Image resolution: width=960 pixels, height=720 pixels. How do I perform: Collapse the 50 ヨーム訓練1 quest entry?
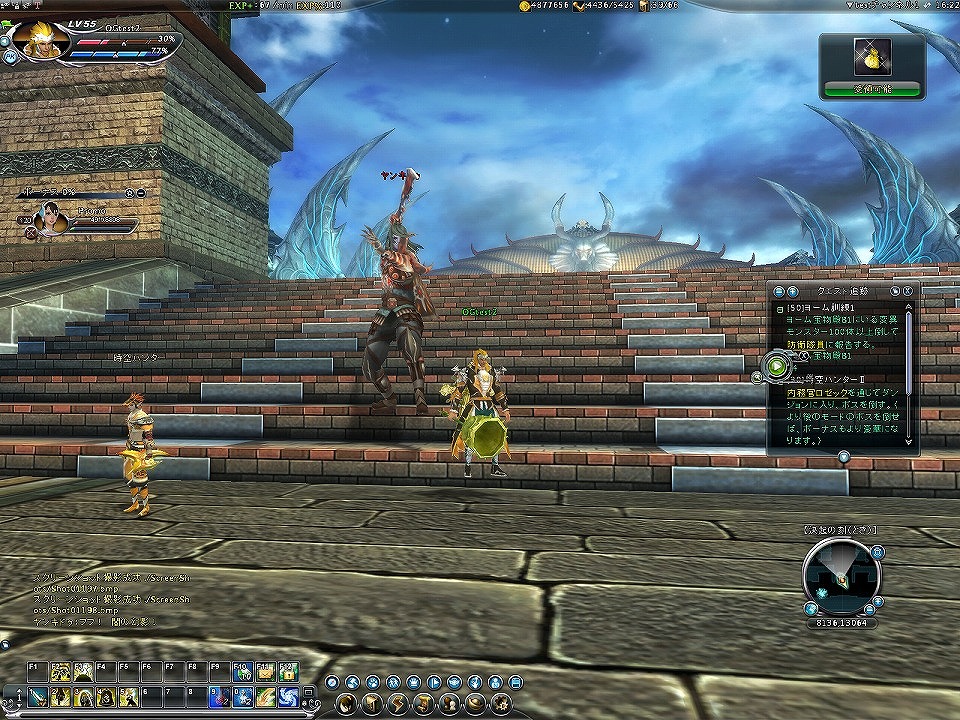coord(779,309)
